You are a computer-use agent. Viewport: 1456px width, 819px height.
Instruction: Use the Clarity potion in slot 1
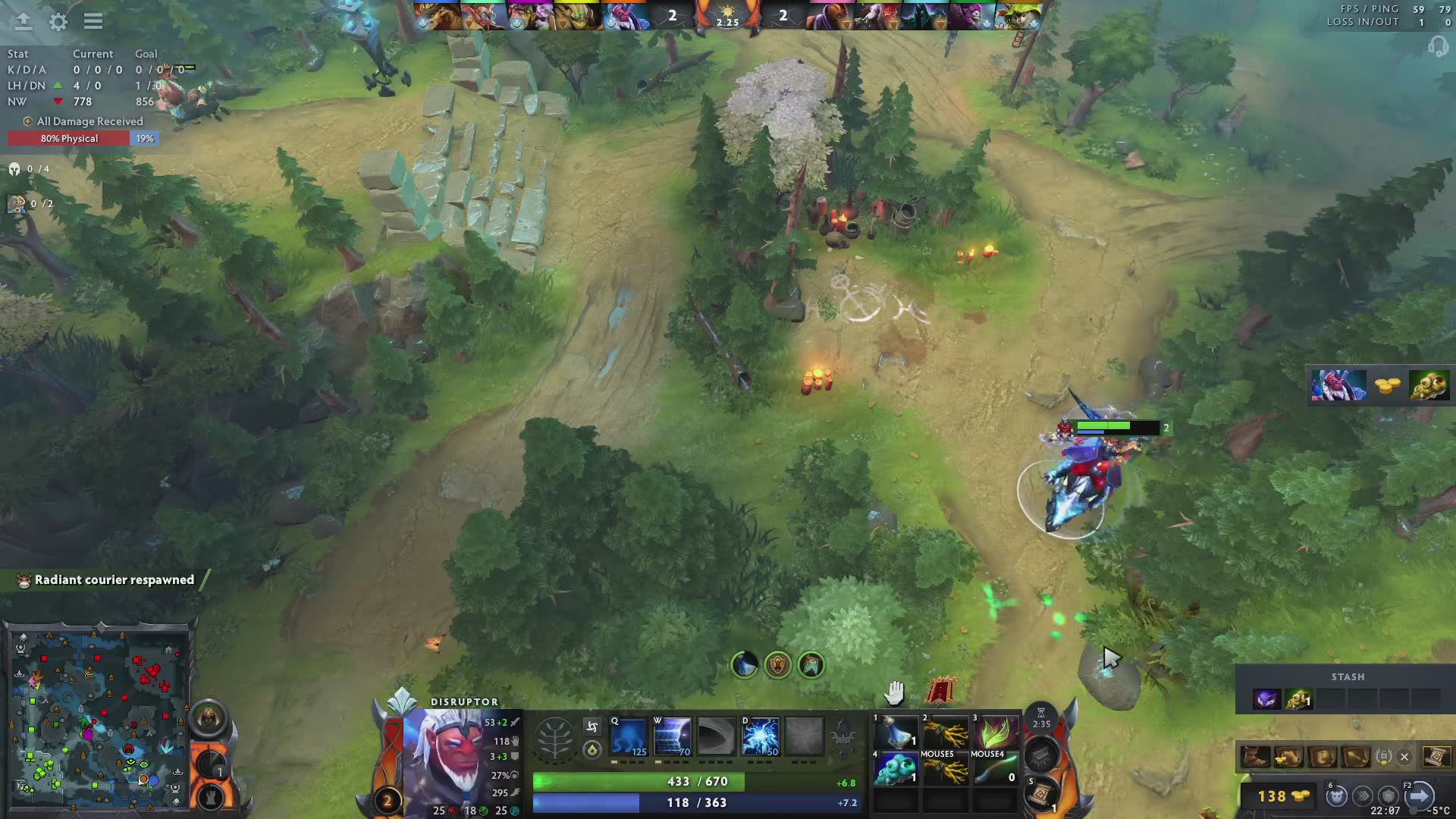point(896,732)
